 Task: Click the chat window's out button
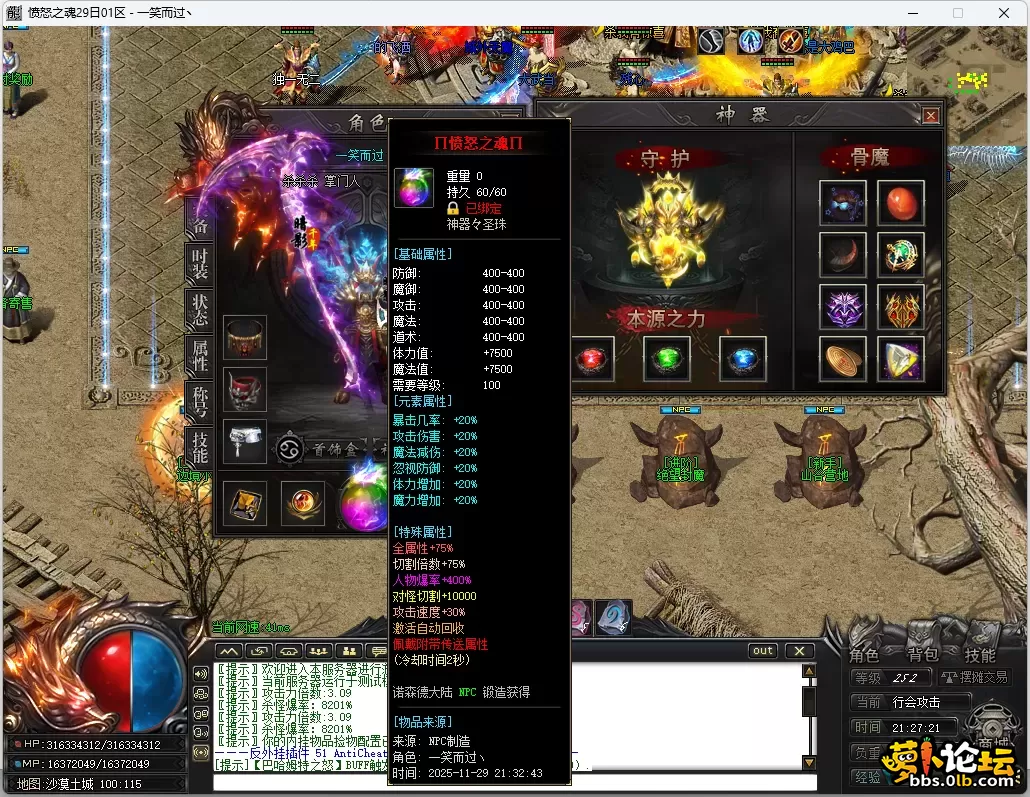pyautogui.click(x=763, y=651)
